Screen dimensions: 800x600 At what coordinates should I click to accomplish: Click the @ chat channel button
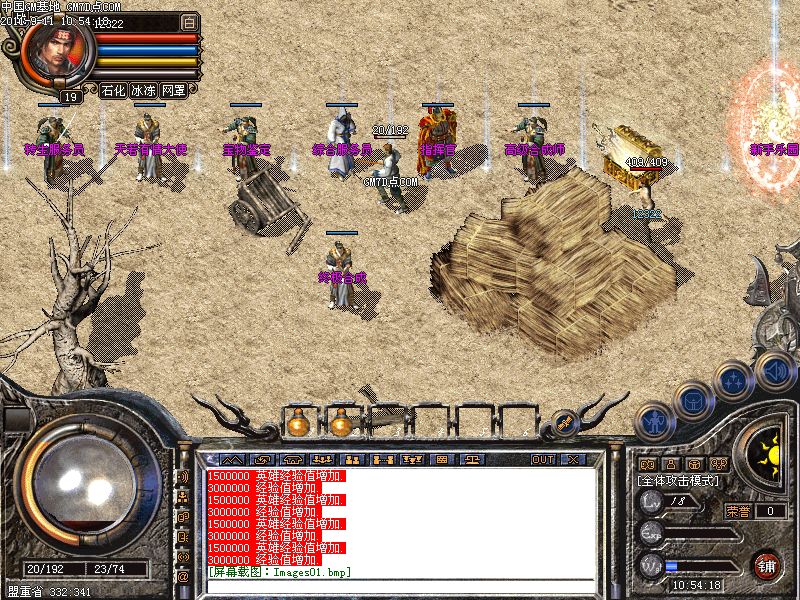coord(183,576)
